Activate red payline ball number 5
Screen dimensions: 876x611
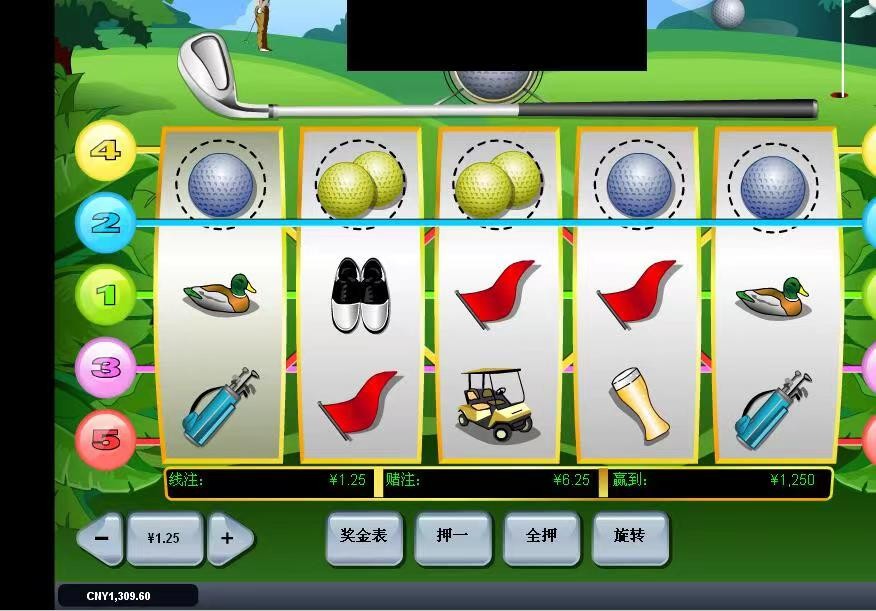(x=105, y=439)
